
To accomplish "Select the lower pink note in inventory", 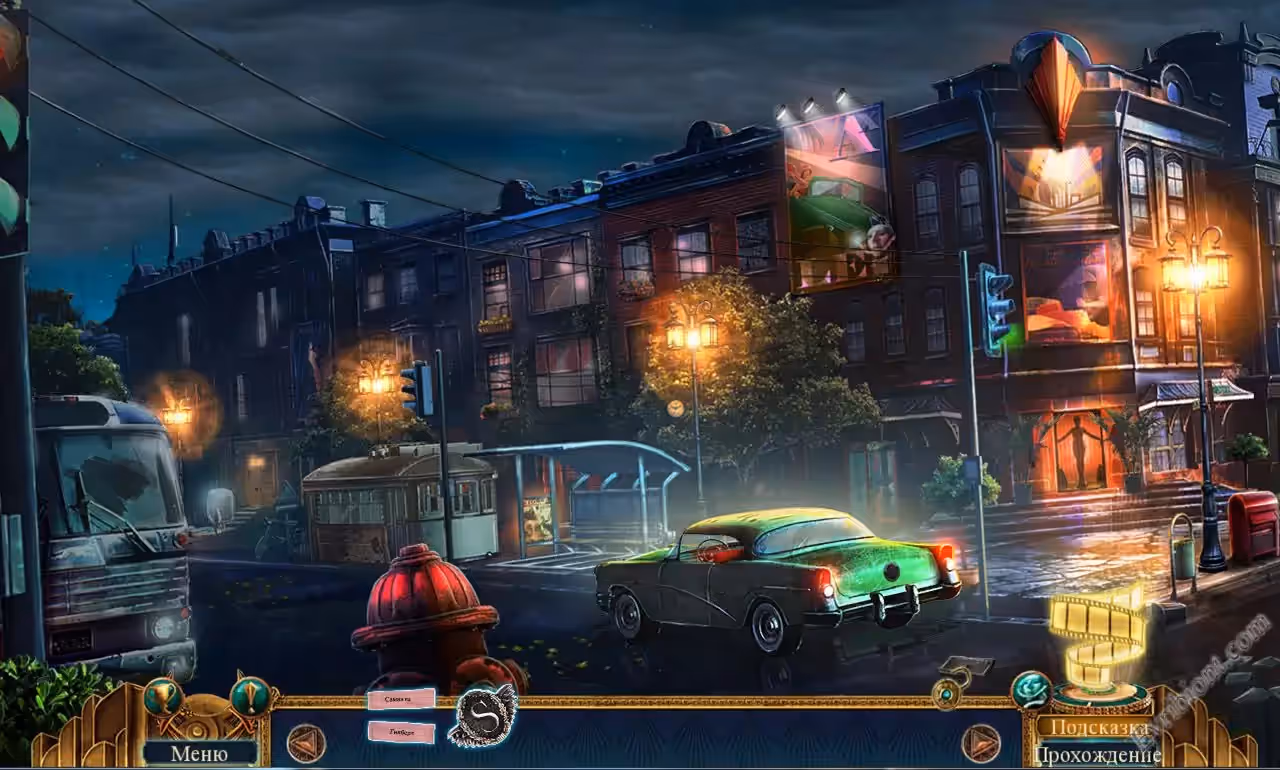I will click(401, 732).
